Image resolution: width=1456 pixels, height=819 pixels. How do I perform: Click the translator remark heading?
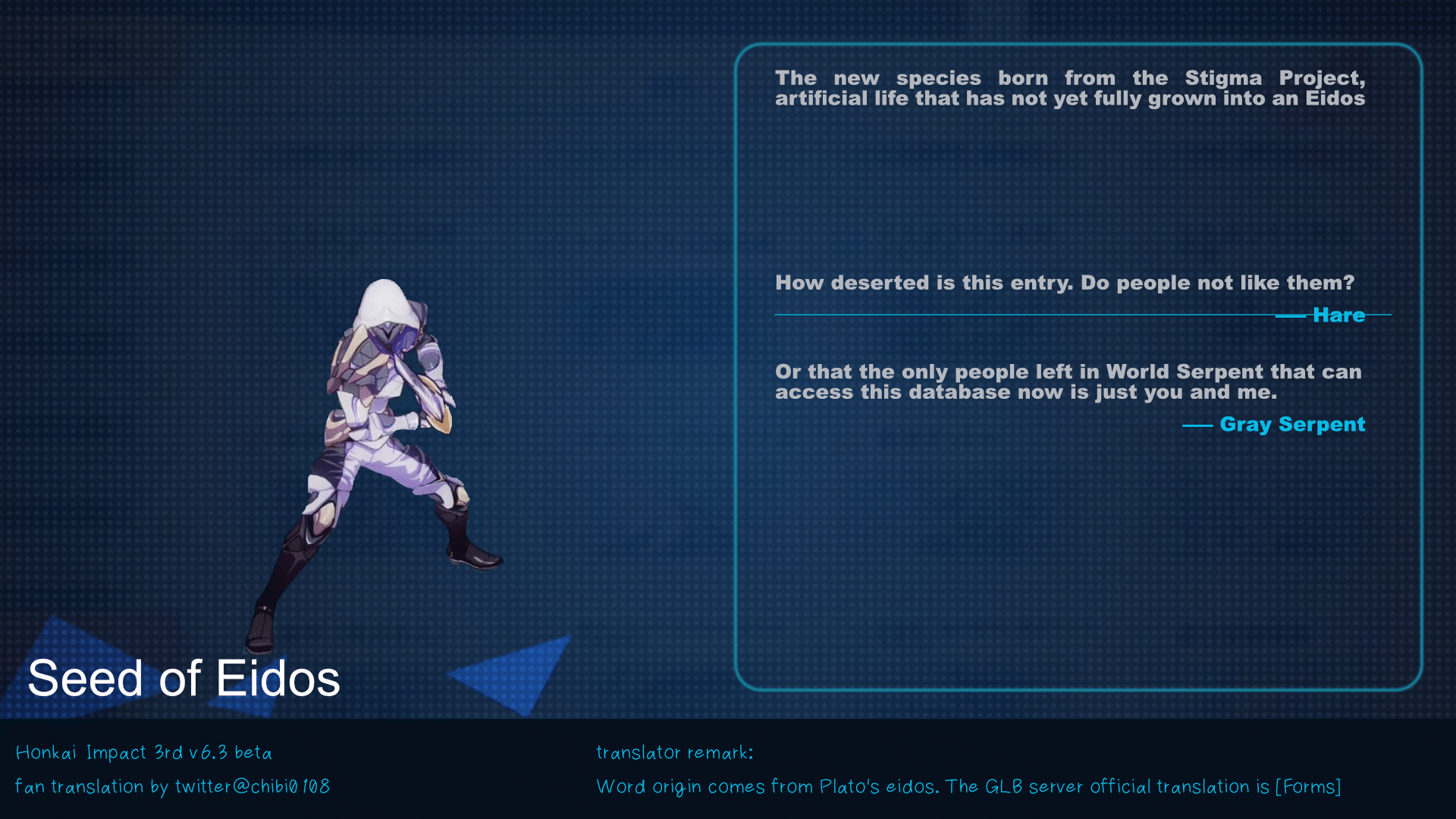coord(674,752)
